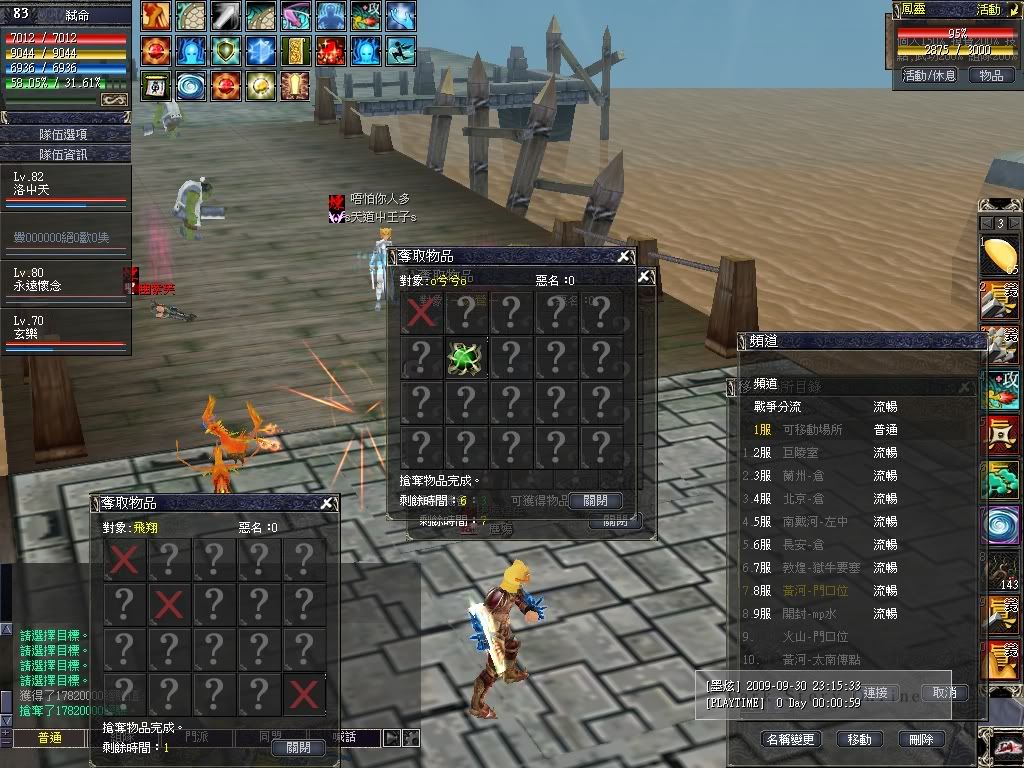Click the 物品 items button on pet panel
This screenshot has width=1024, height=768.
[x=991, y=75]
